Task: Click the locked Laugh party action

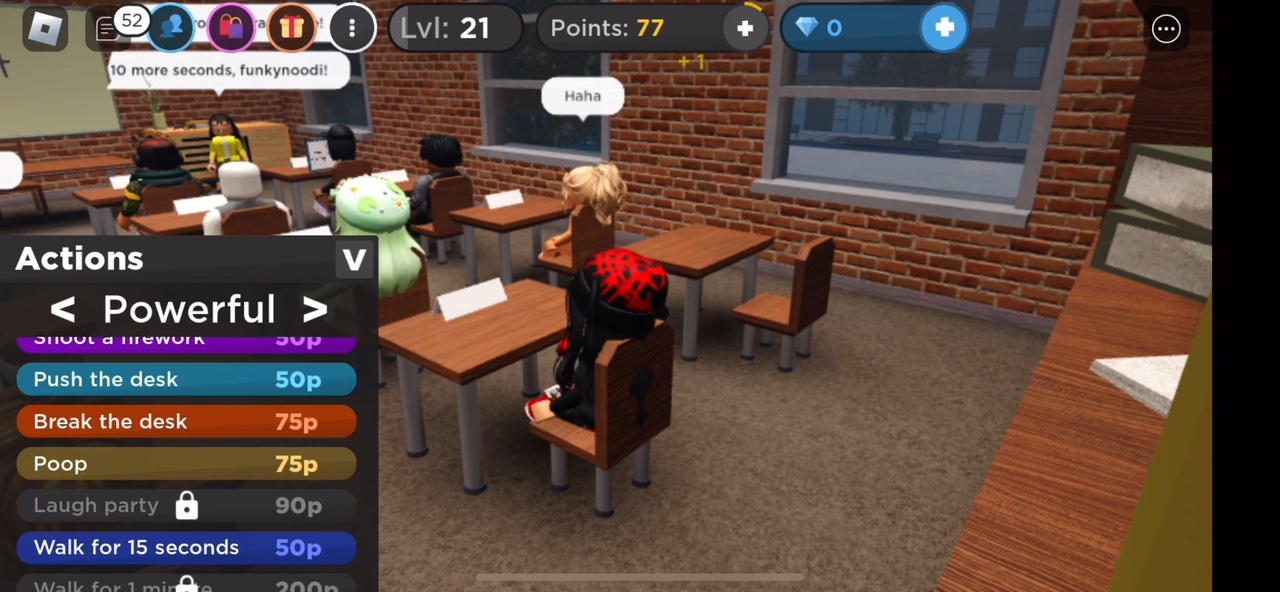Action: pos(186,506)
